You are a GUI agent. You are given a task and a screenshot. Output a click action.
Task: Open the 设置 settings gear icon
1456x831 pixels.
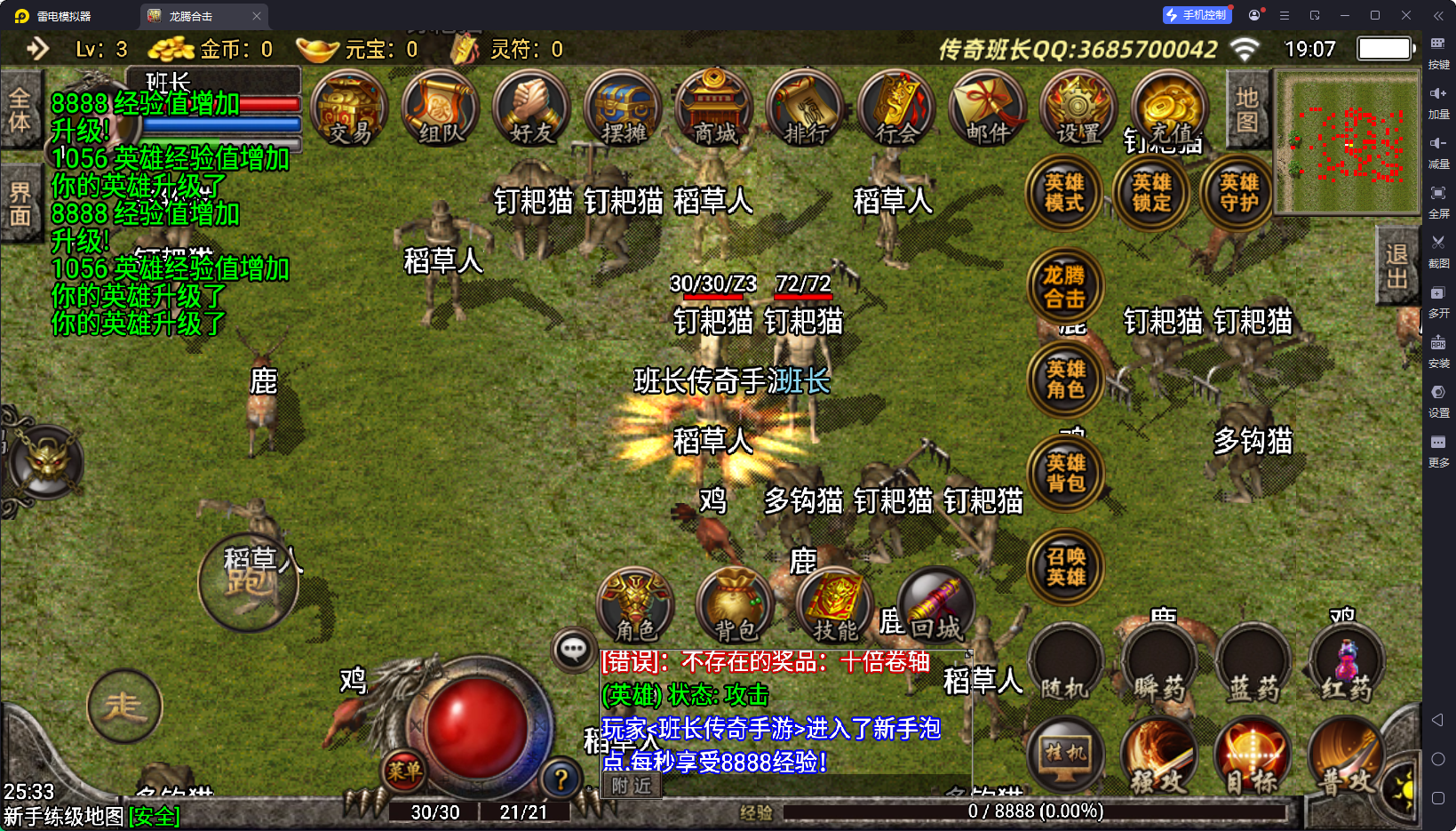tap(1078, 109)
